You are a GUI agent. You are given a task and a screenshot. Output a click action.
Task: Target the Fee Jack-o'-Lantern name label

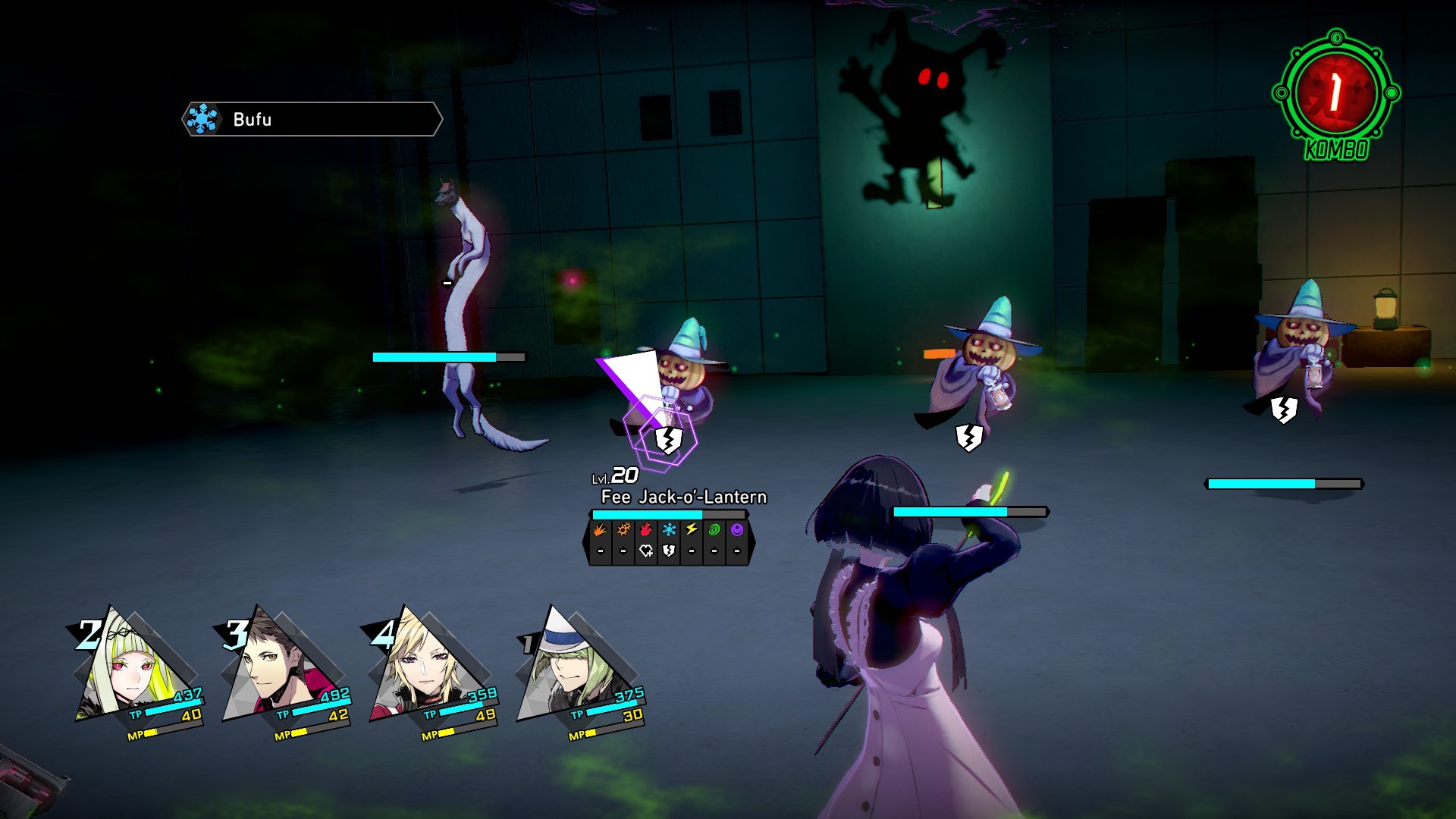pos(683,497)
